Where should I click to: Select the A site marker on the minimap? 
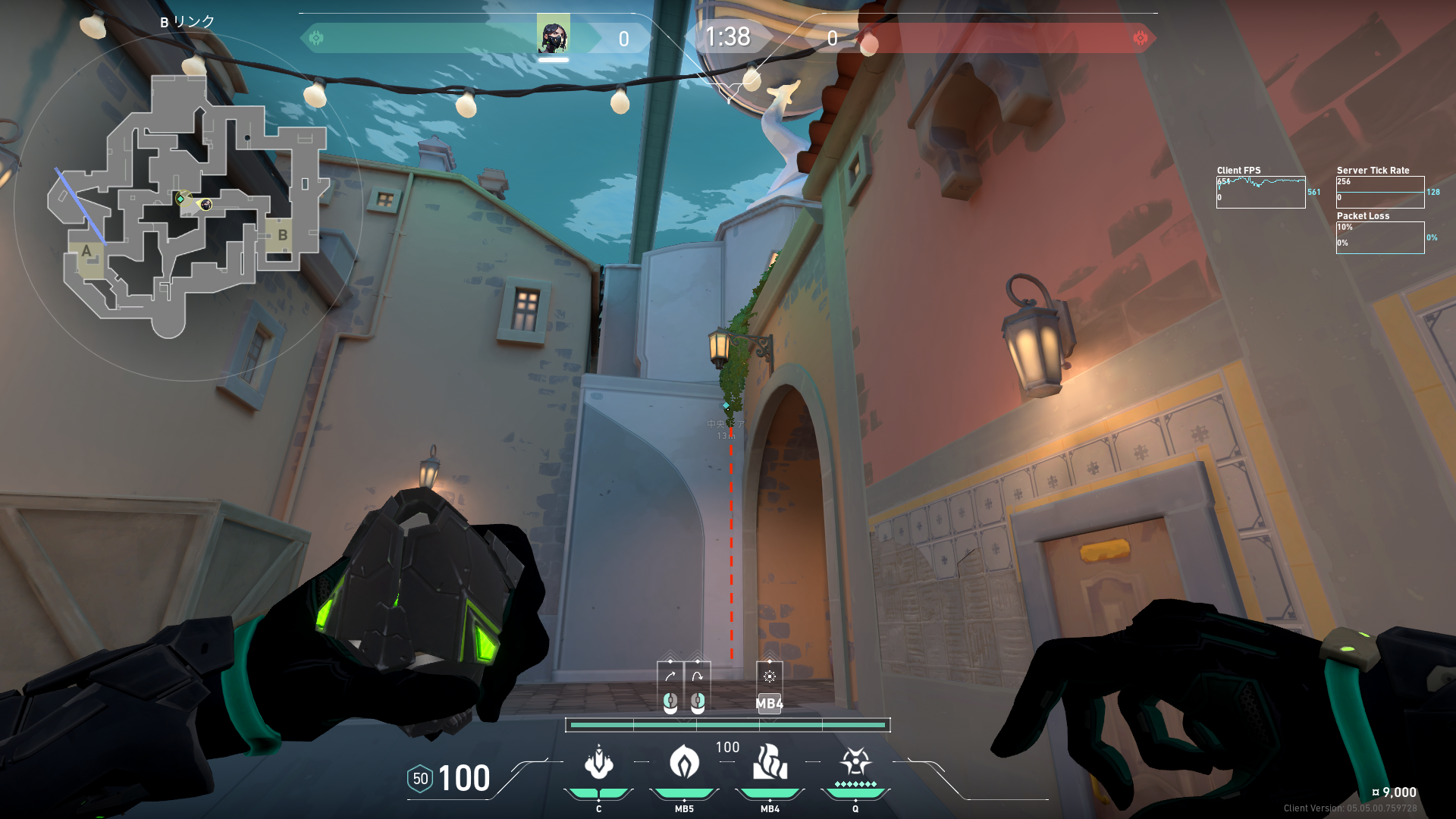tap(86, 252)
